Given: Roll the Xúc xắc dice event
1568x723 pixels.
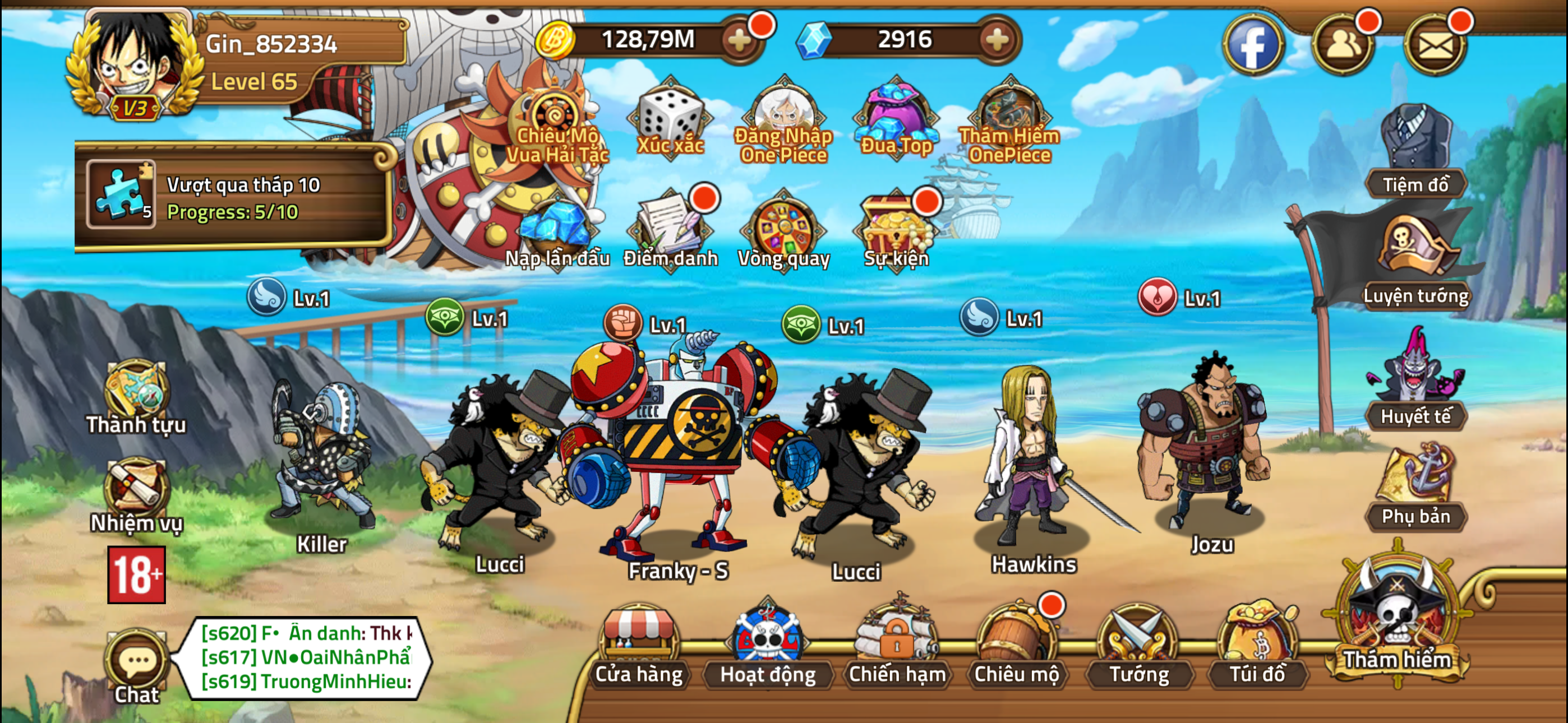Looking at the screenshot, I should (670, 119).
